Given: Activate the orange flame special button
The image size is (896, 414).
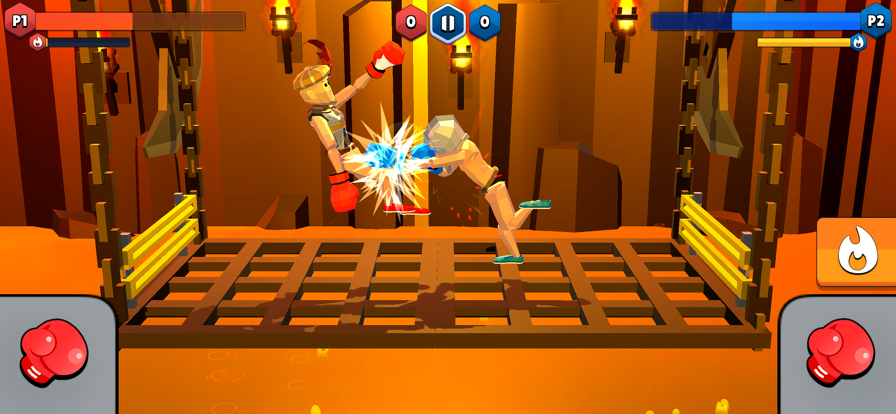Looking at the screenshot, I should click(x=856, y=251).
